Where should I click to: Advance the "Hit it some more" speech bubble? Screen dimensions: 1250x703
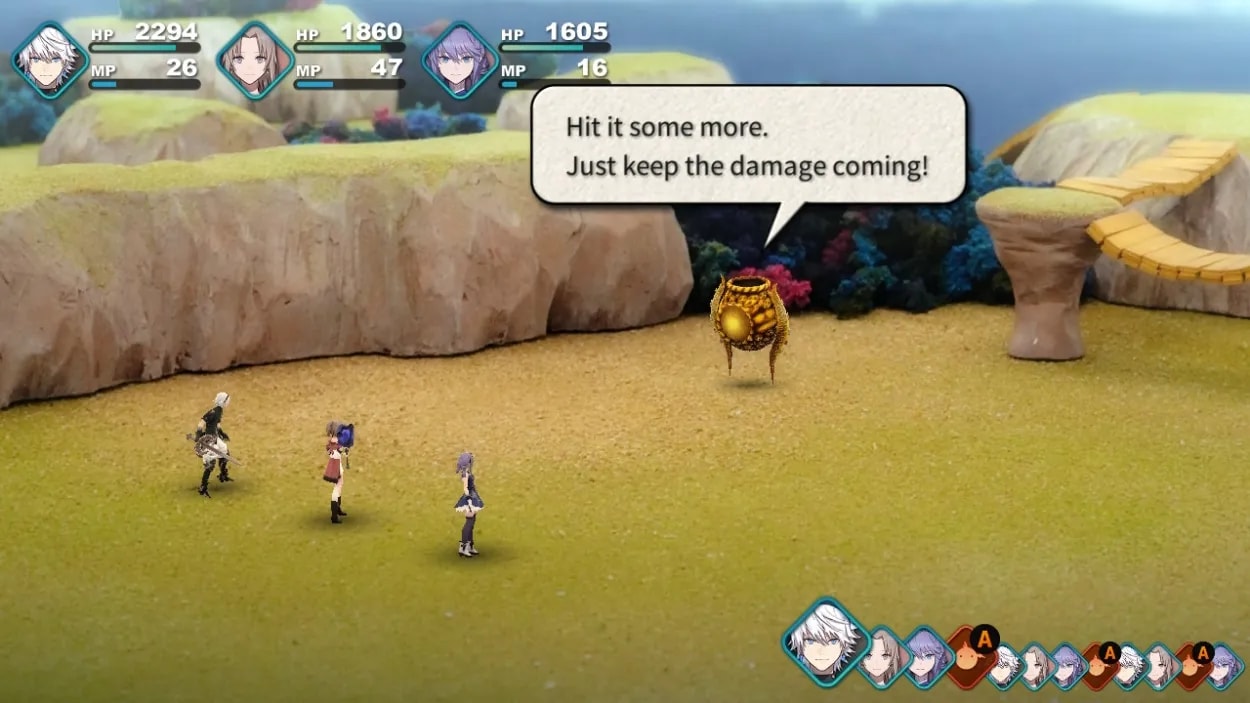(x=748, y=146)
